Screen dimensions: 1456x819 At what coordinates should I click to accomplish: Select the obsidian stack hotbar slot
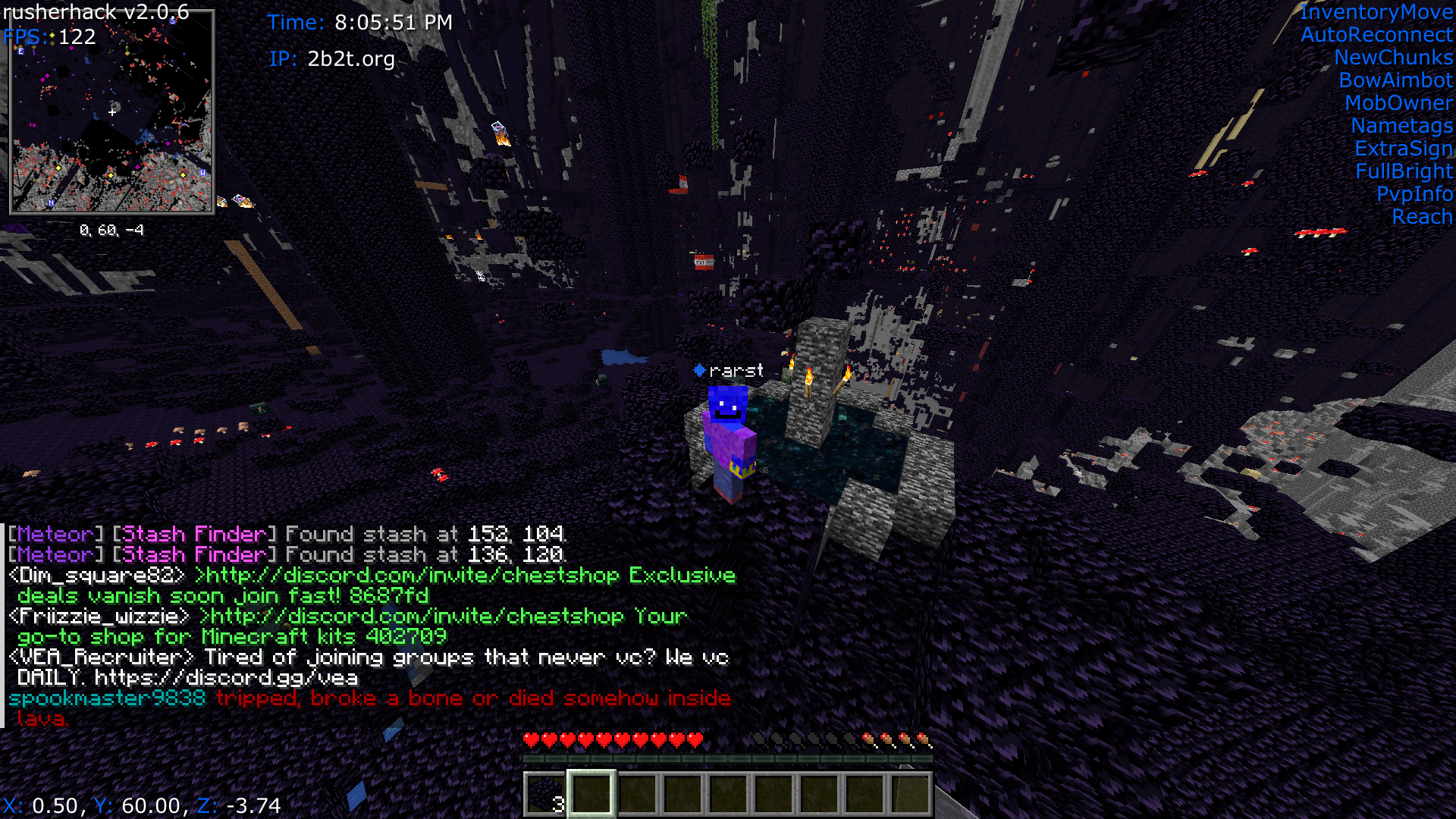tap(545, 795)
